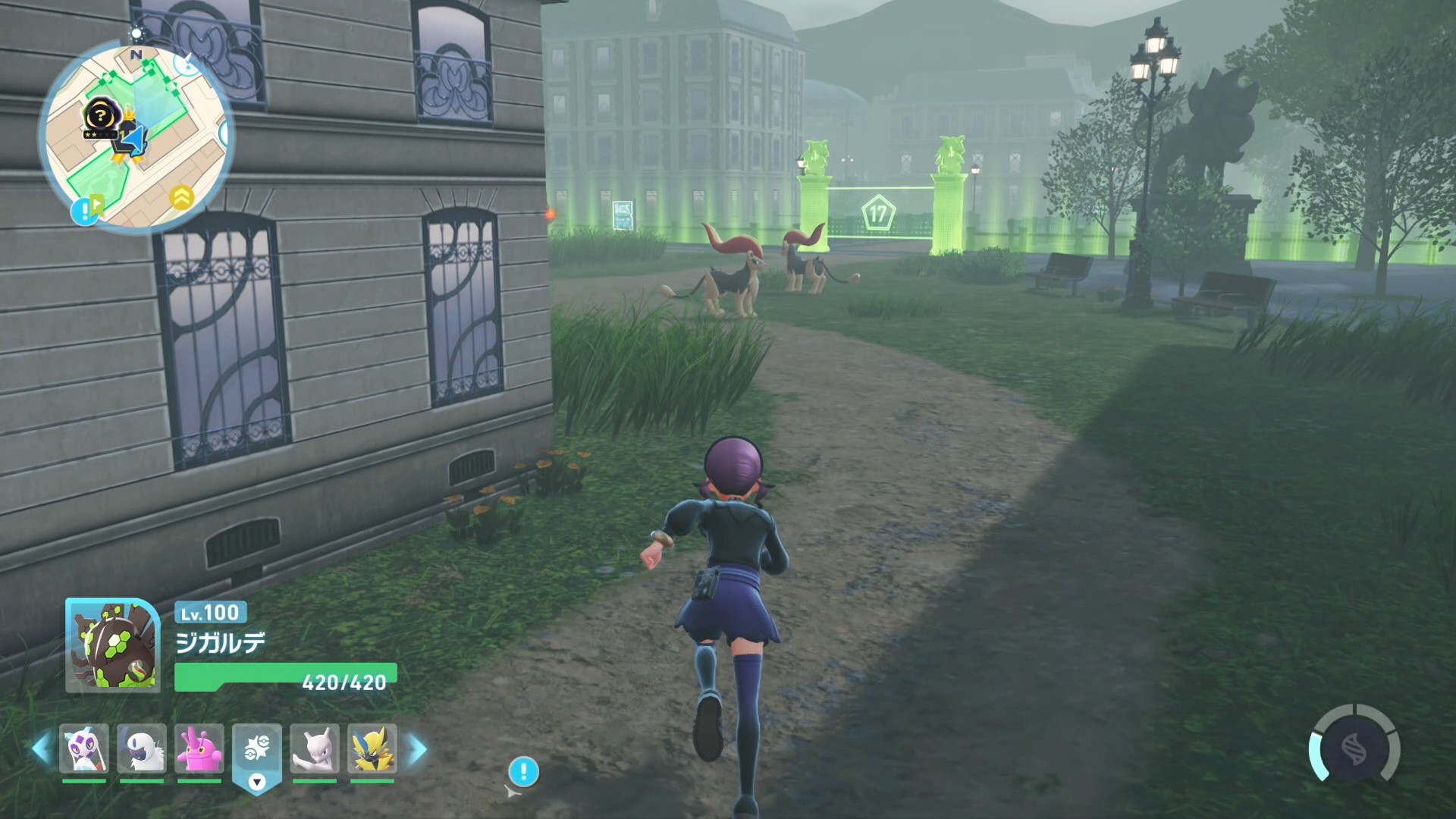
Task: Choose Zeraora from the party bar
Action: click(372, 748)
